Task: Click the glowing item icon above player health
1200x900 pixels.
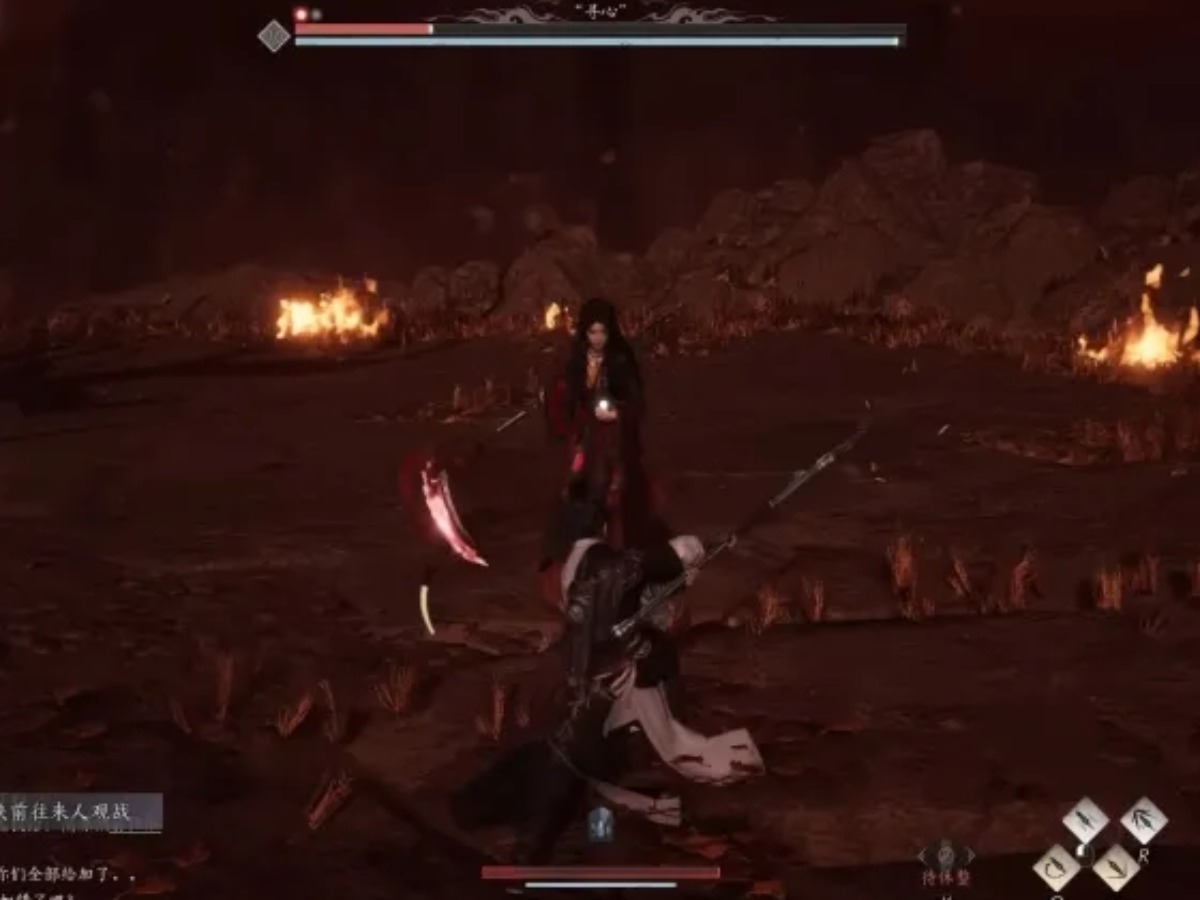Action: tap(600, 823)
